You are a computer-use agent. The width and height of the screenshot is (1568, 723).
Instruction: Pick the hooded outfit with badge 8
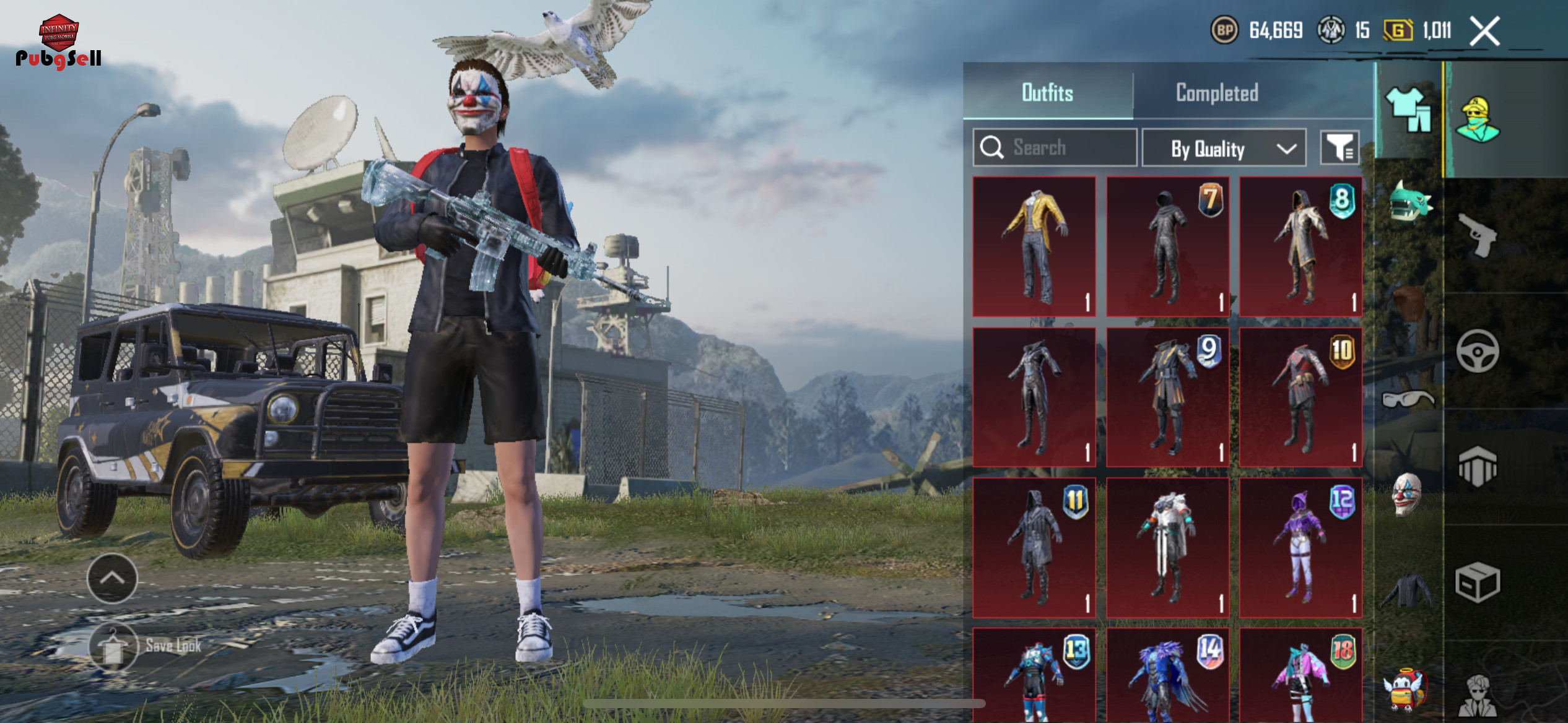tap(1300, 246)
